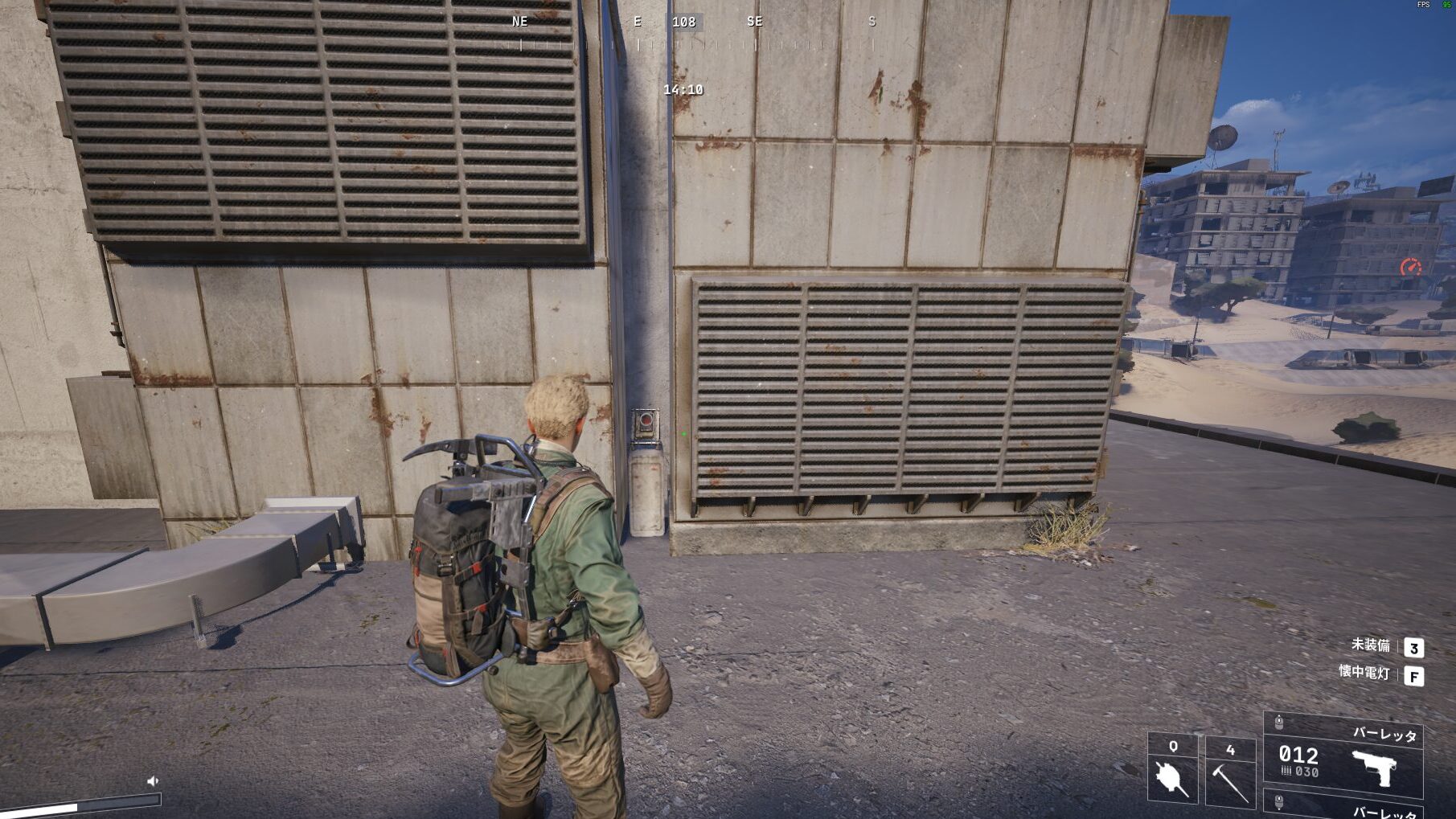
Task: Select the pickaxe in slot 4
Action: coord(1230,780)
